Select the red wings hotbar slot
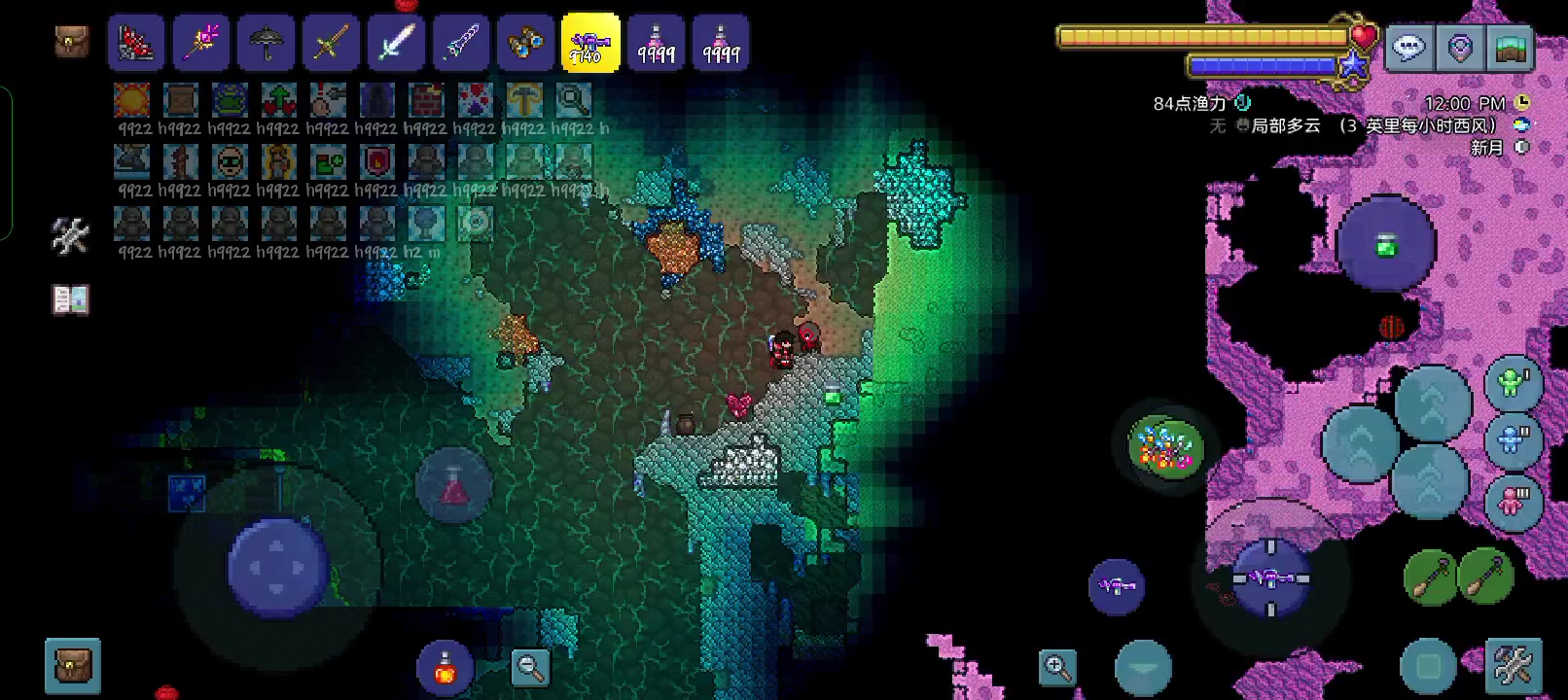The image size is (1568, 700). (x=135, y=44)
